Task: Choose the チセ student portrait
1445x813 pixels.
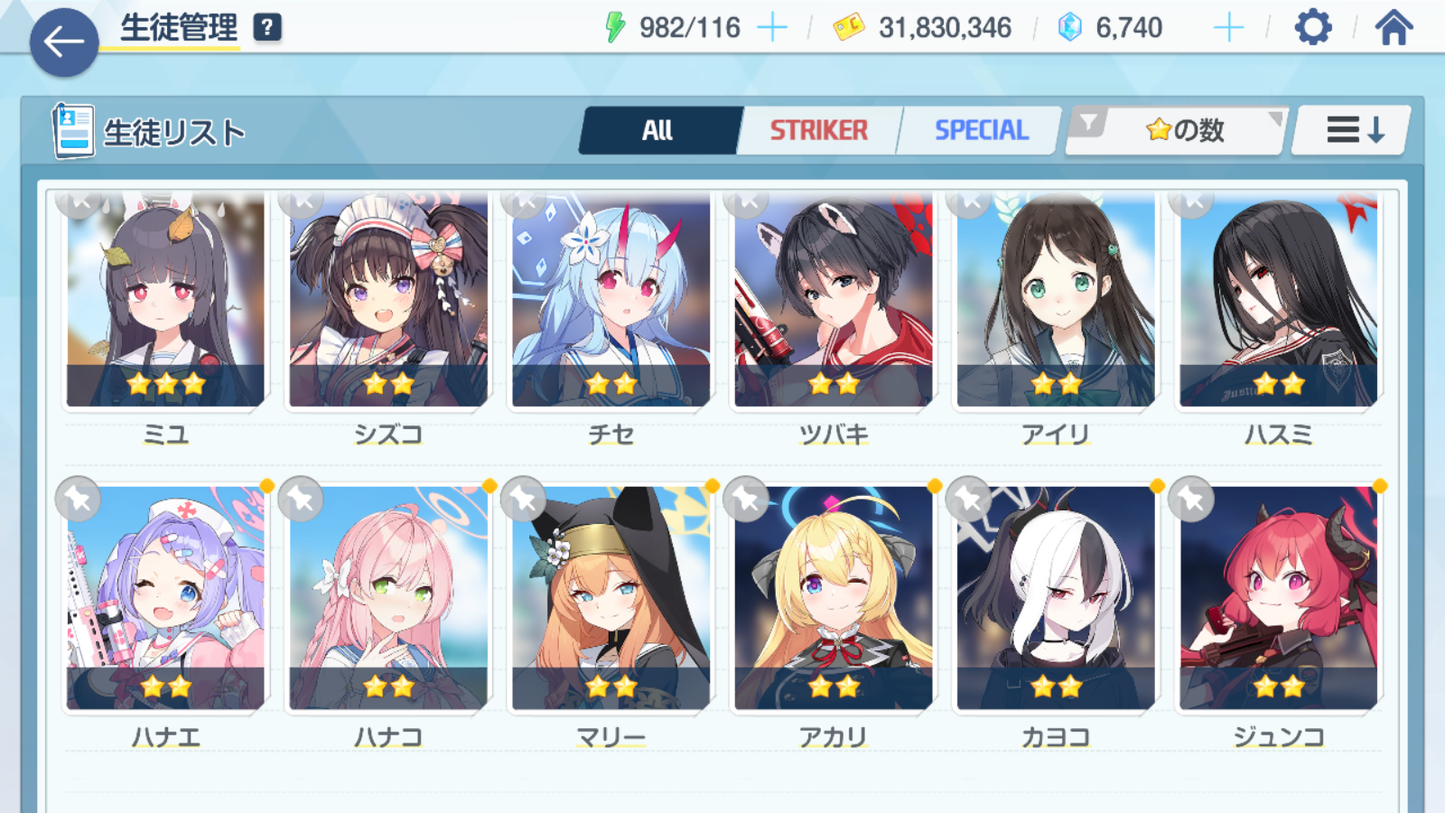Action: pos(611,300)
